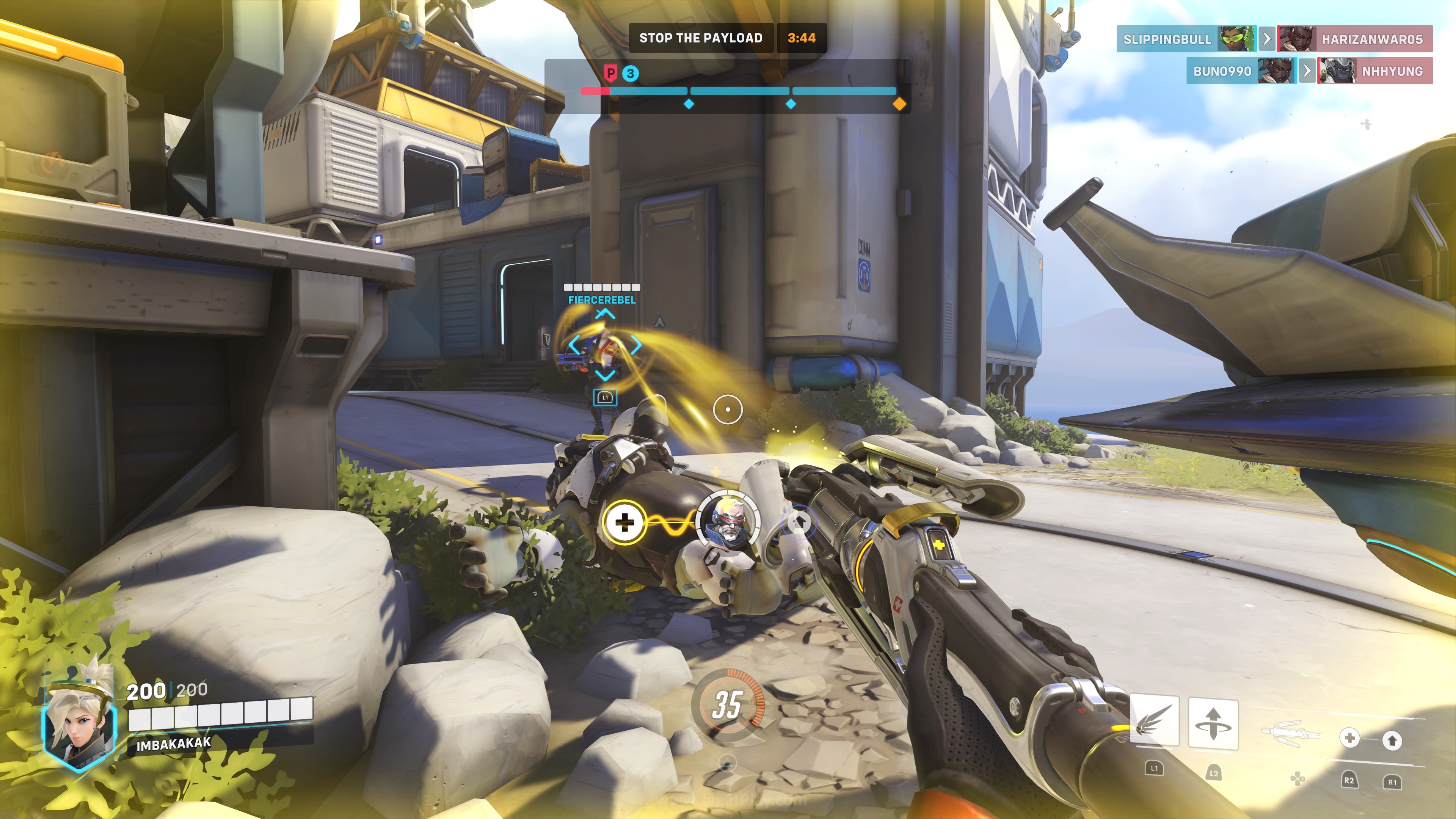Click the Caduceus Staff weapon silhouette
This screenshot has width=1456, height=819.
tap(1291, 733)
